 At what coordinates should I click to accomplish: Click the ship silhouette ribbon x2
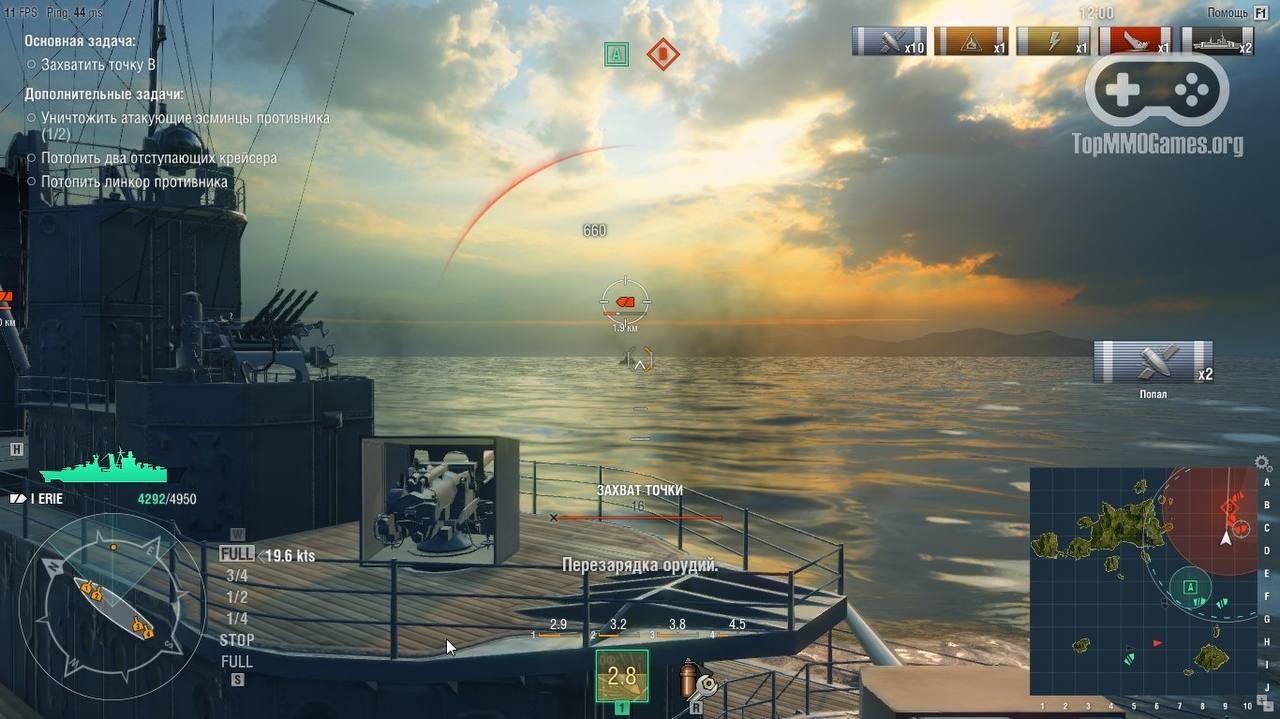click(x=1217, y=41)
